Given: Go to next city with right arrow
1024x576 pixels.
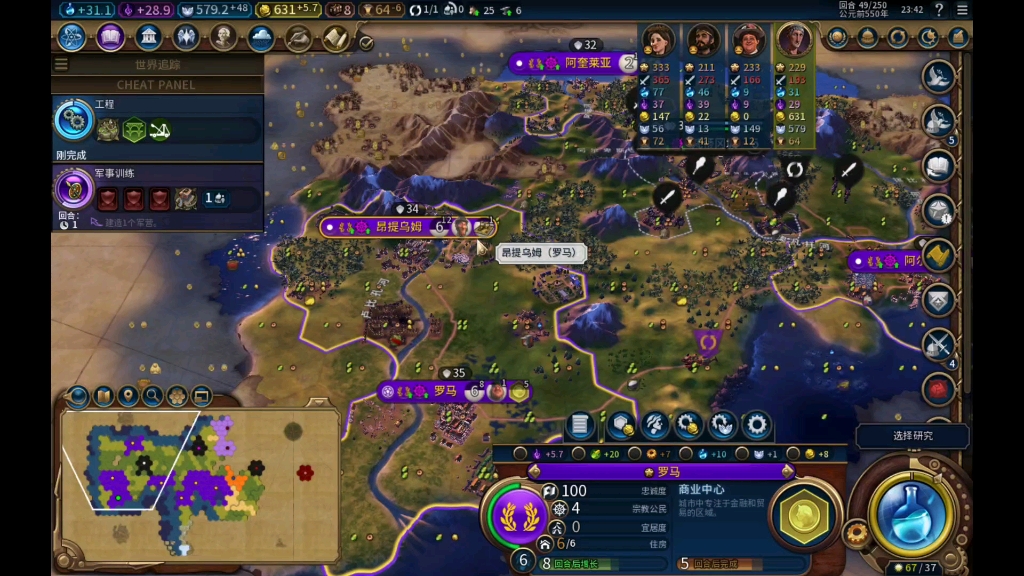Looking at the screenshot, I should (788, 472).
